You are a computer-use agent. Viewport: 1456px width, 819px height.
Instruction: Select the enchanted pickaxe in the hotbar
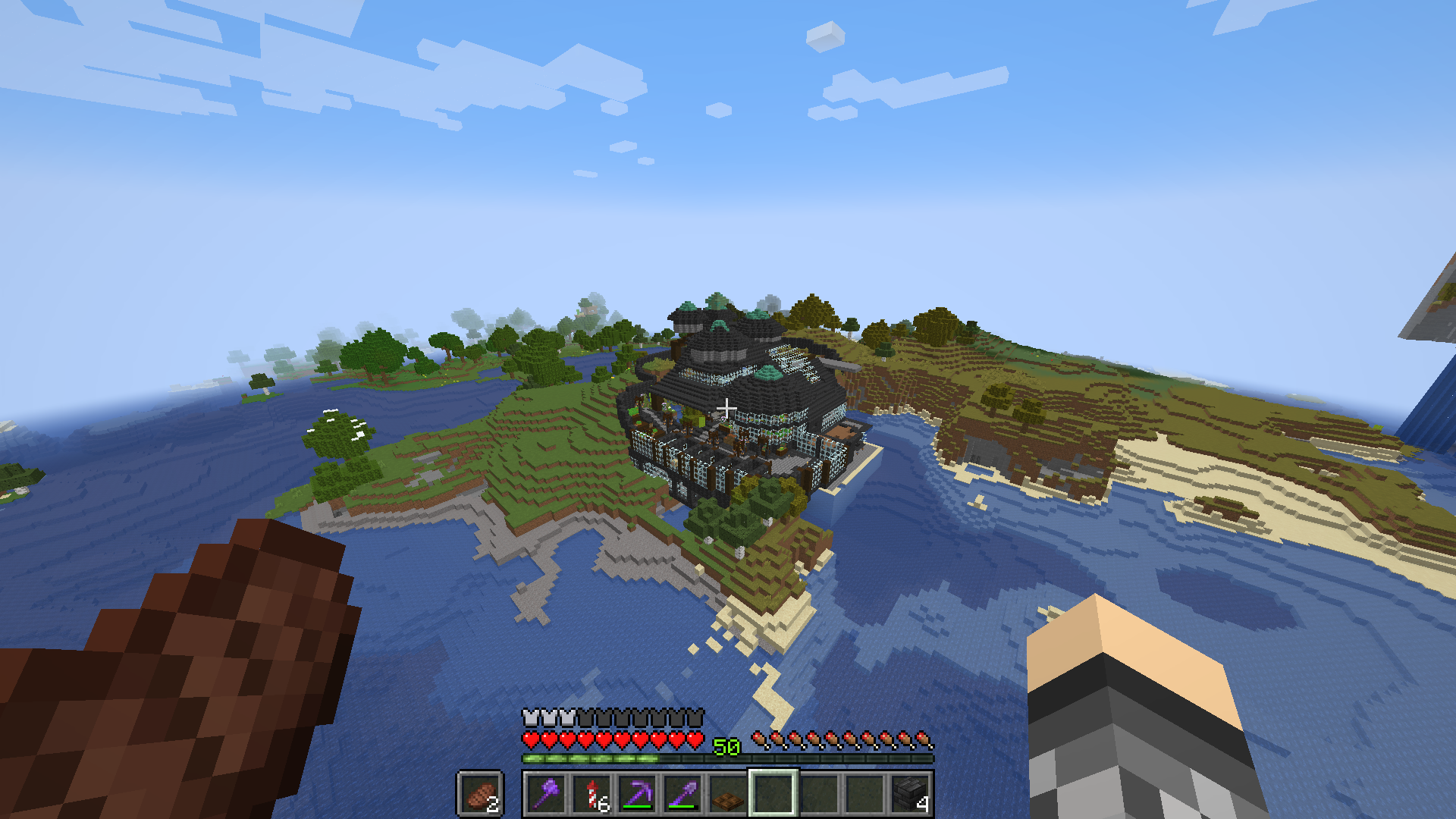637,792
